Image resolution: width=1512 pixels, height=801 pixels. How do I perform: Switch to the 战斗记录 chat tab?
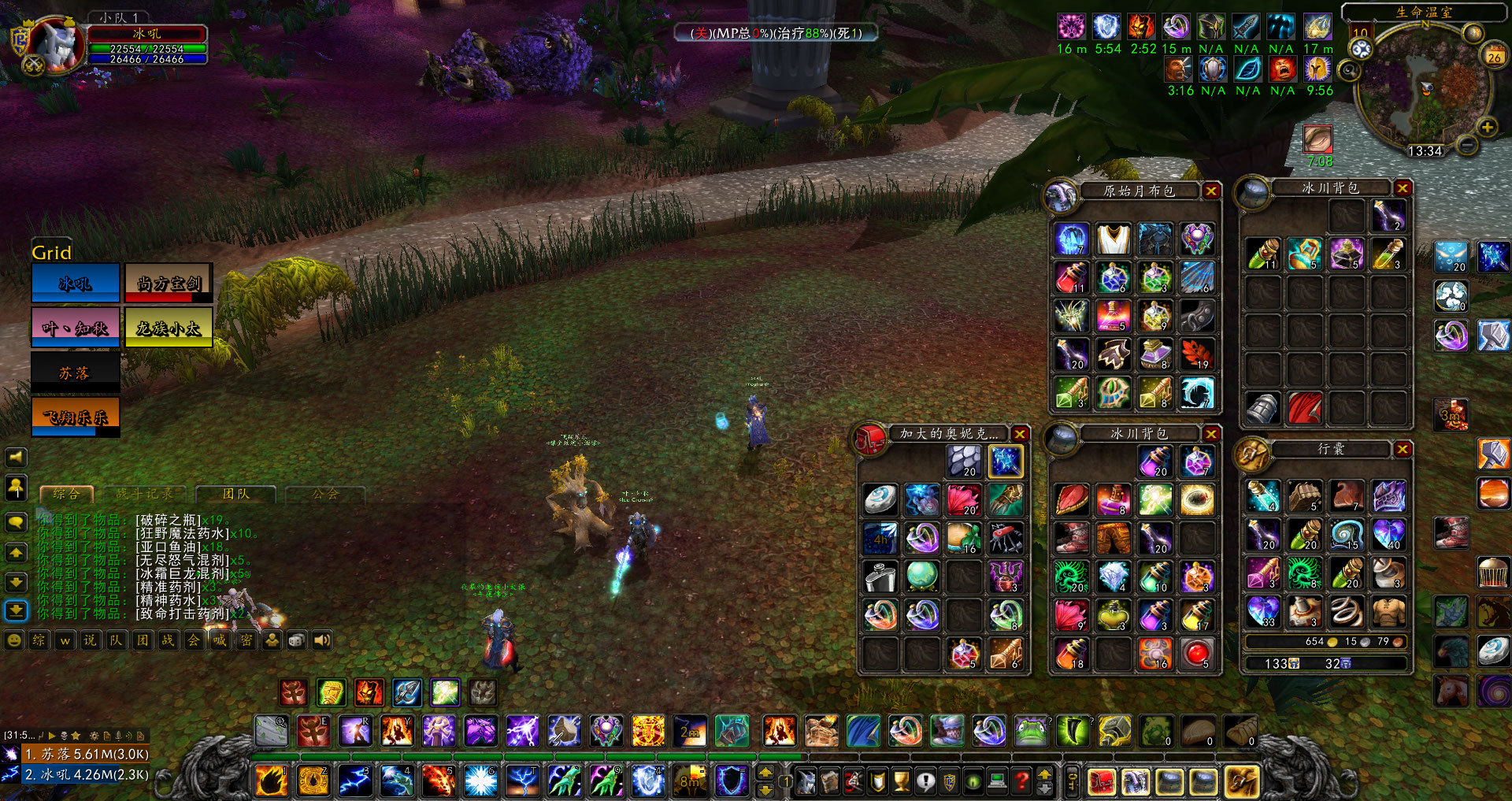[144, 494]
